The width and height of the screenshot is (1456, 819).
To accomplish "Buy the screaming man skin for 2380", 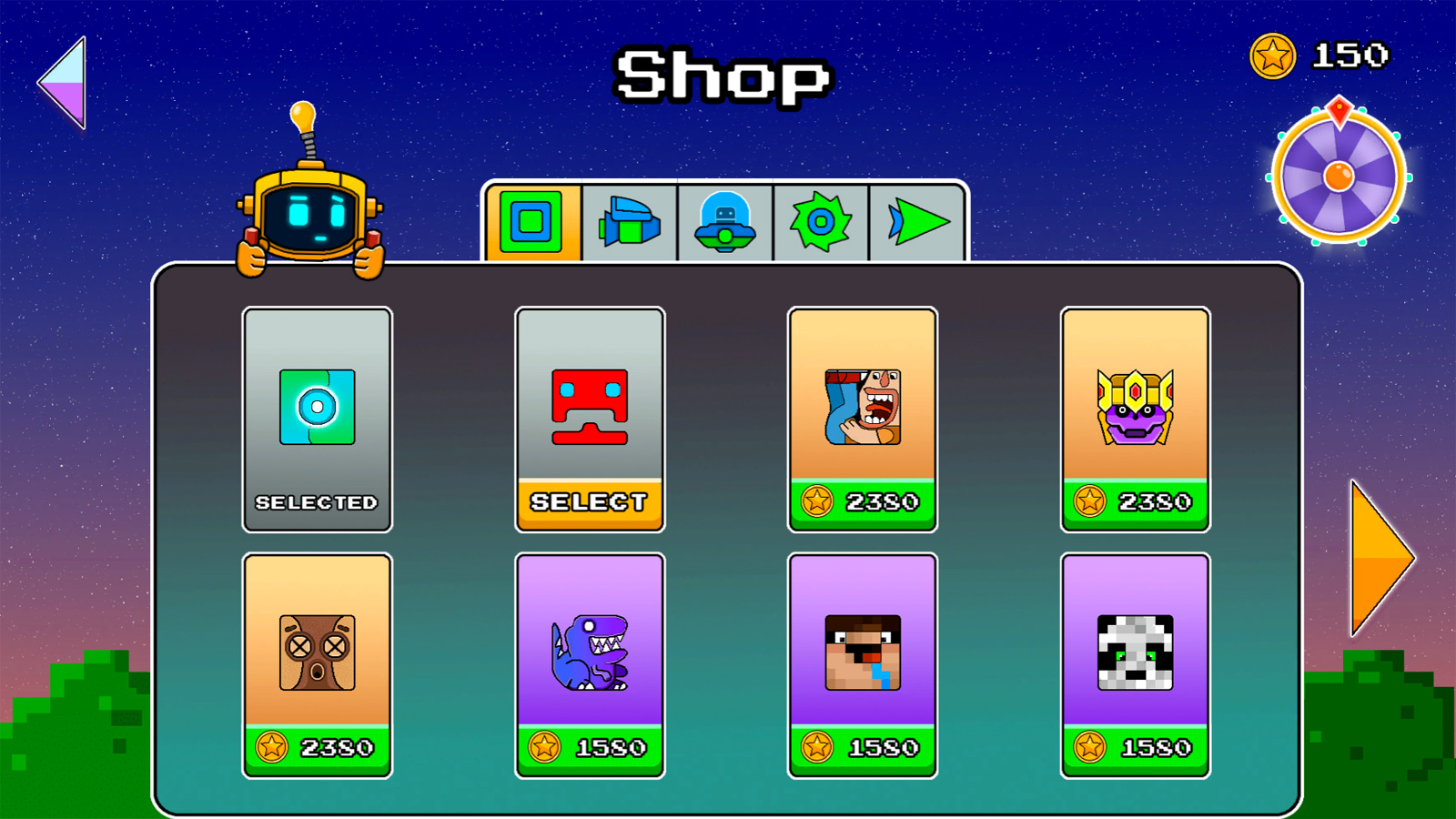I will pyautogui.click(x=862, y=500).
